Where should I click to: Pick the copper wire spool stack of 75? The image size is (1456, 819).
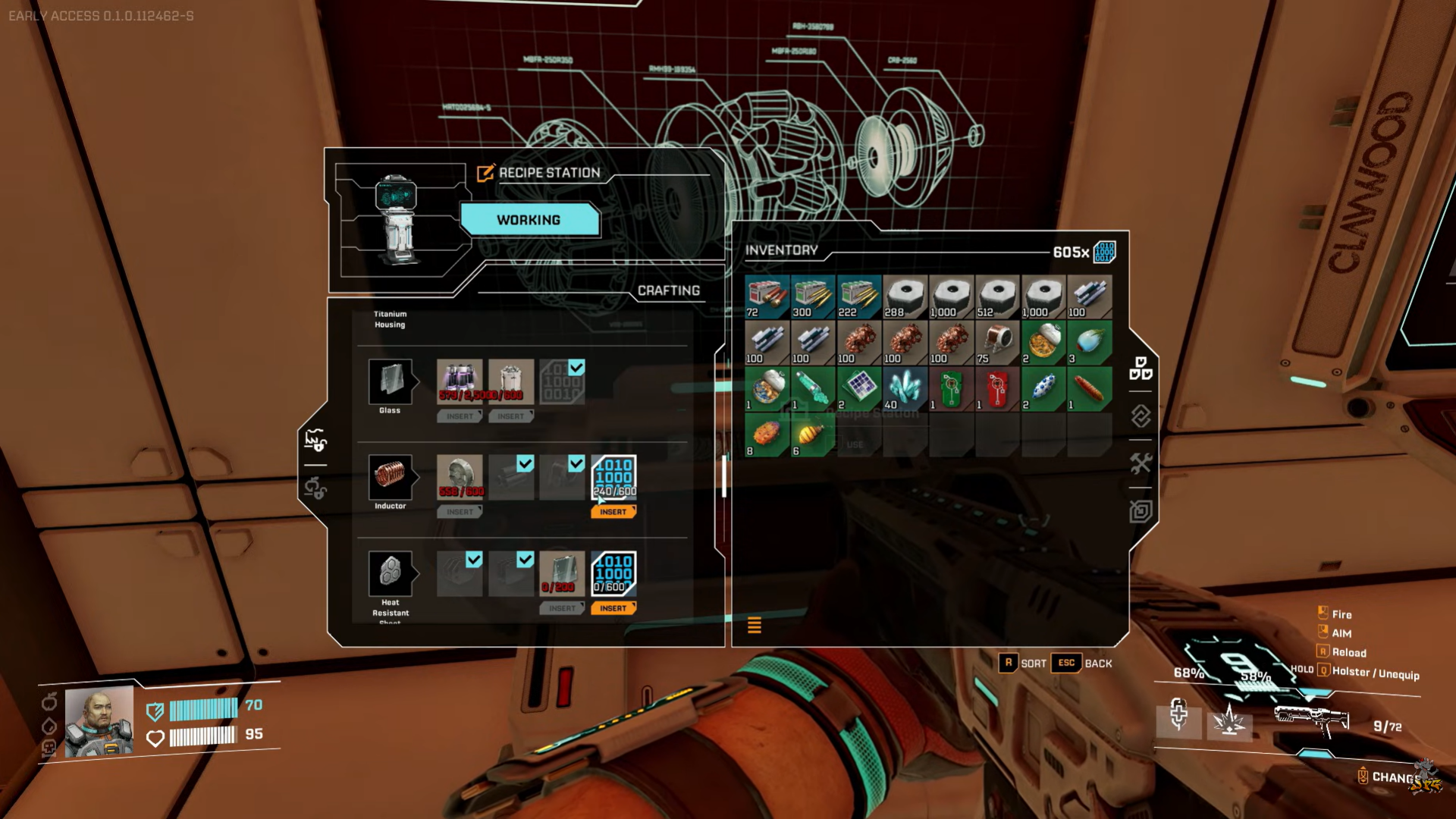tap(996, 343)
